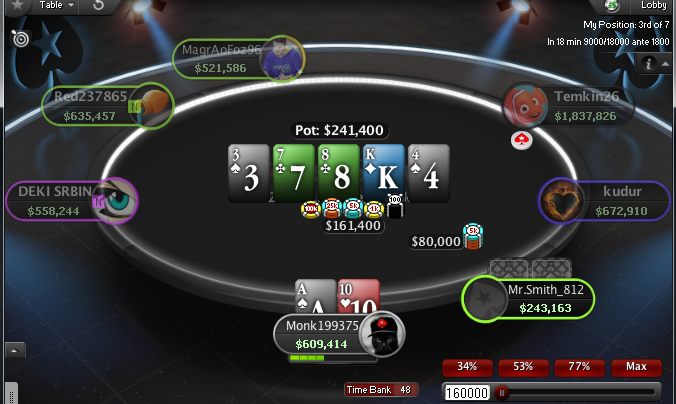Click the replay arrow button
This screenshot has height=404, width=676.
click(x=100, y=6)
